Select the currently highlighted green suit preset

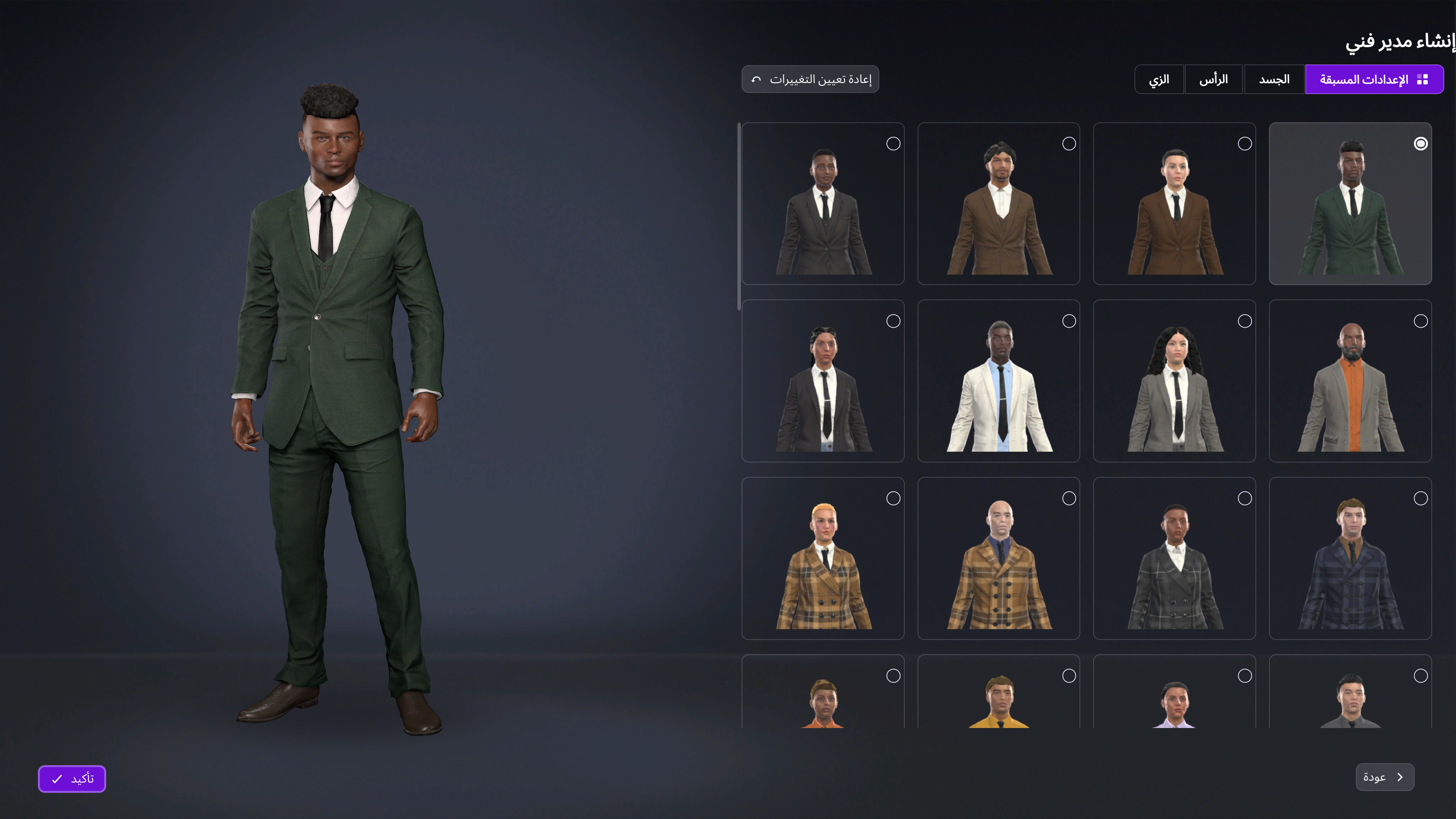pyautogui.click(x=1350, y=204)
